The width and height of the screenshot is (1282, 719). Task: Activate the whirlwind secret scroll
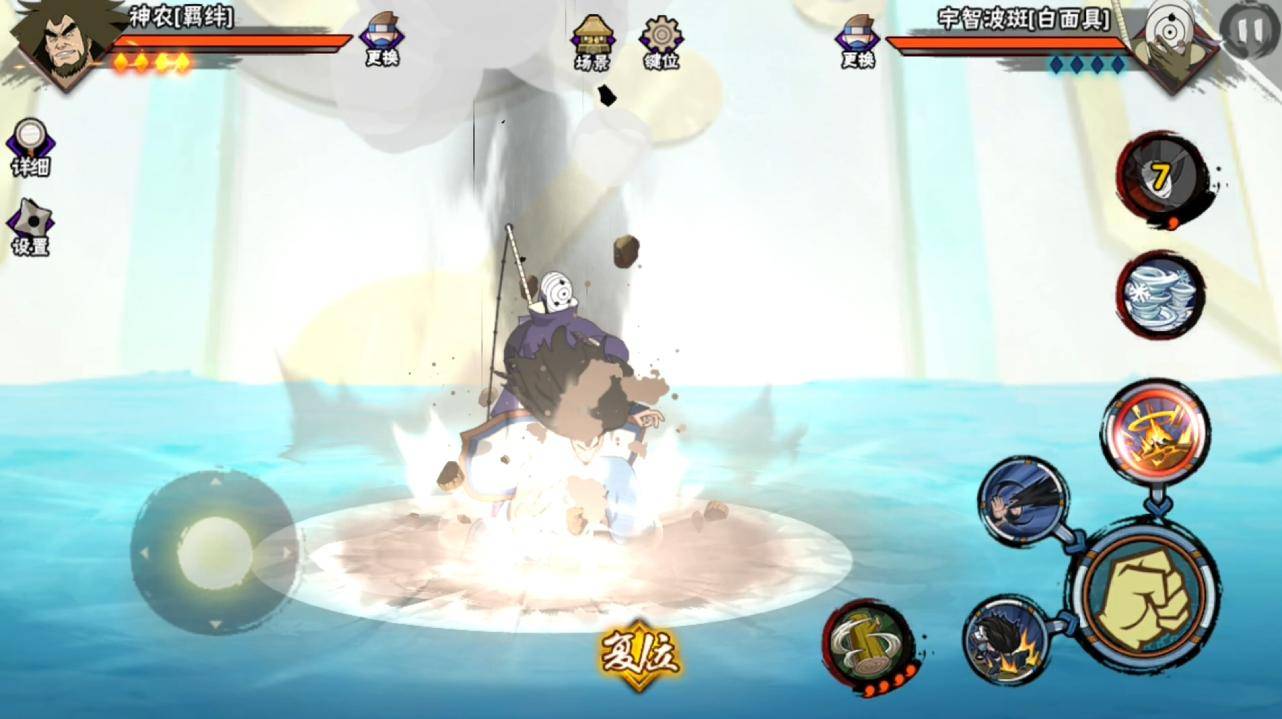[1158, 293]
